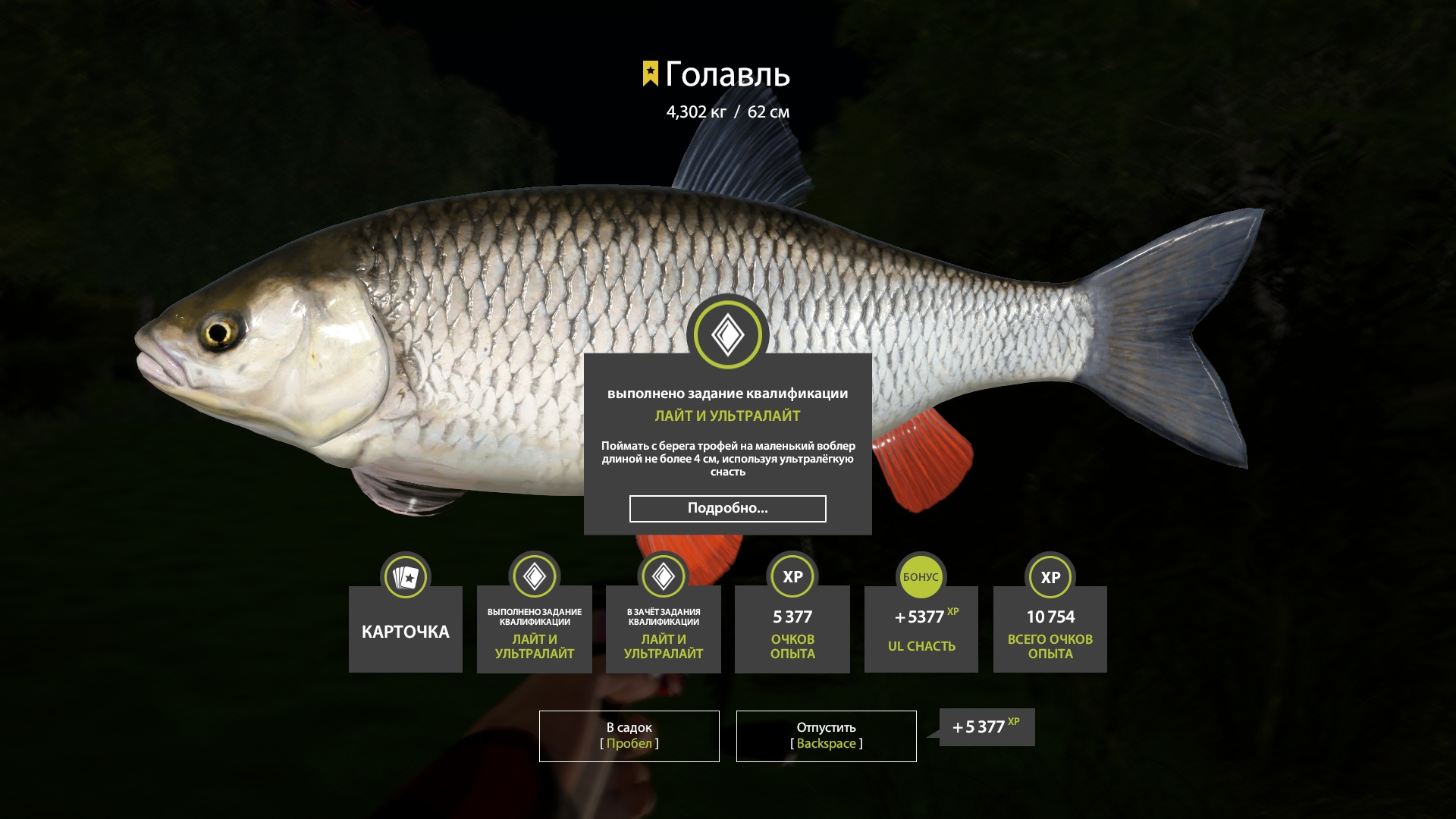Image resolution: width=1456 pixels, height=819 pixels.
Task: Put the fish В садок
Action: tap(629, 736)
